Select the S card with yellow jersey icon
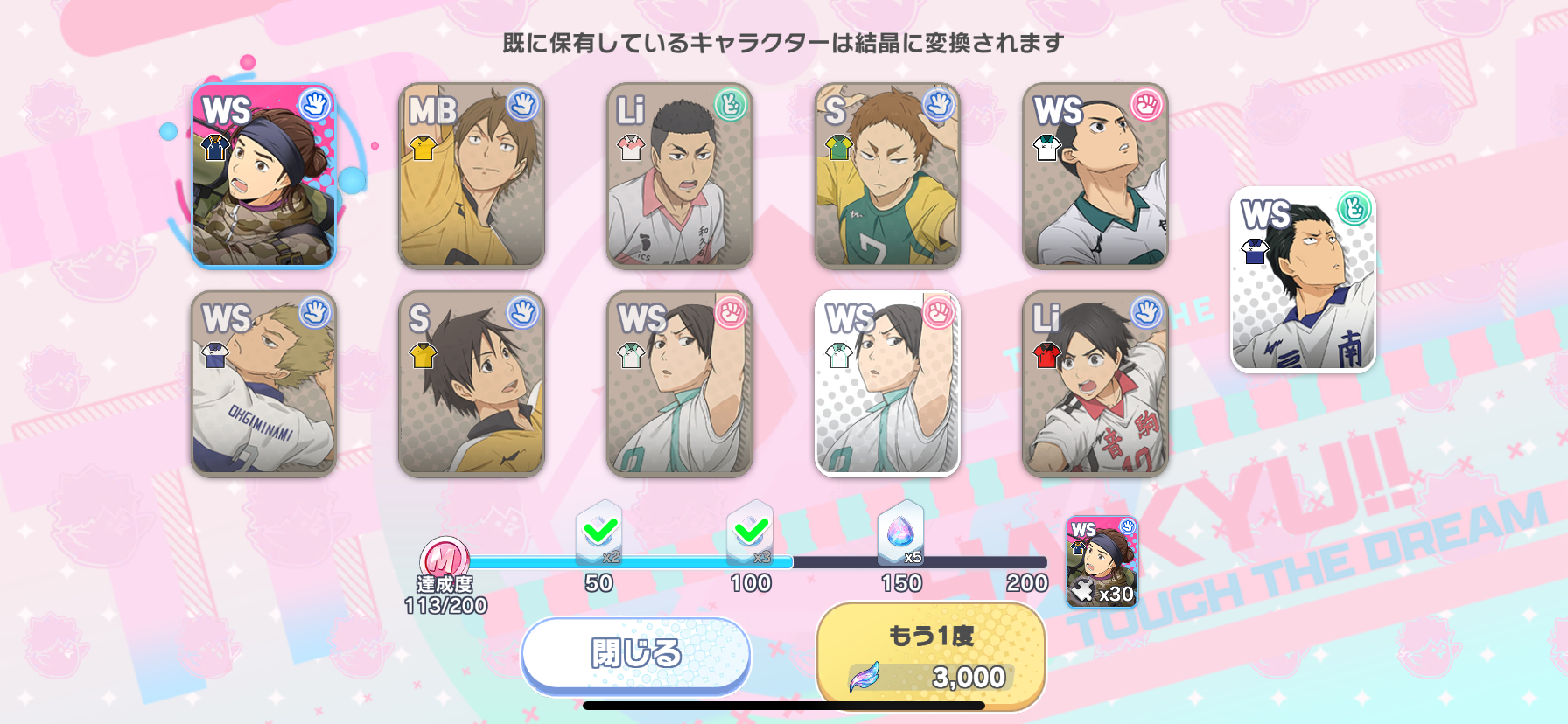This screenshot has height=724, width=1568. click(x=472, y=384)
